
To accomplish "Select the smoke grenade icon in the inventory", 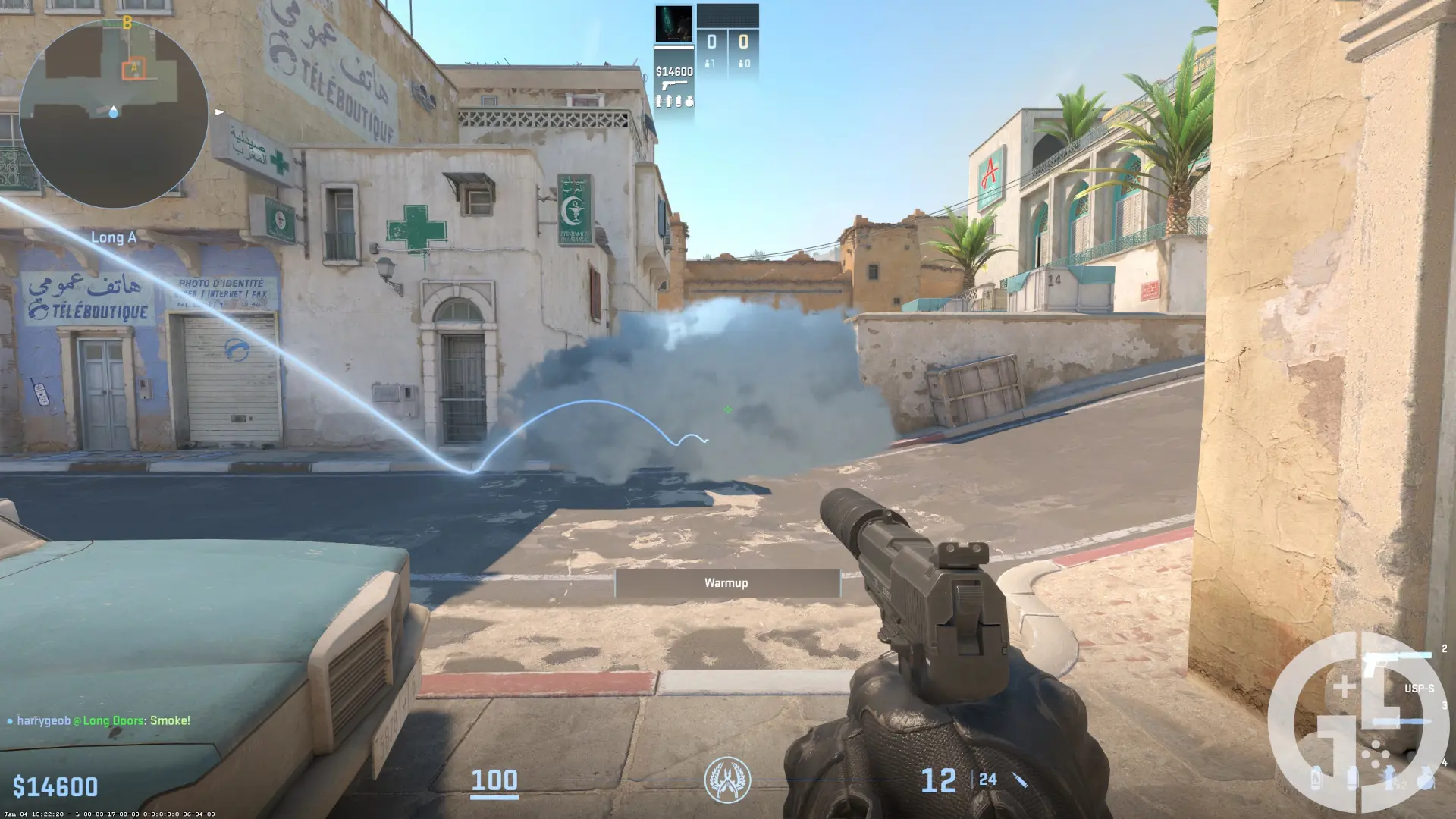I will (x=1352, y=779).
